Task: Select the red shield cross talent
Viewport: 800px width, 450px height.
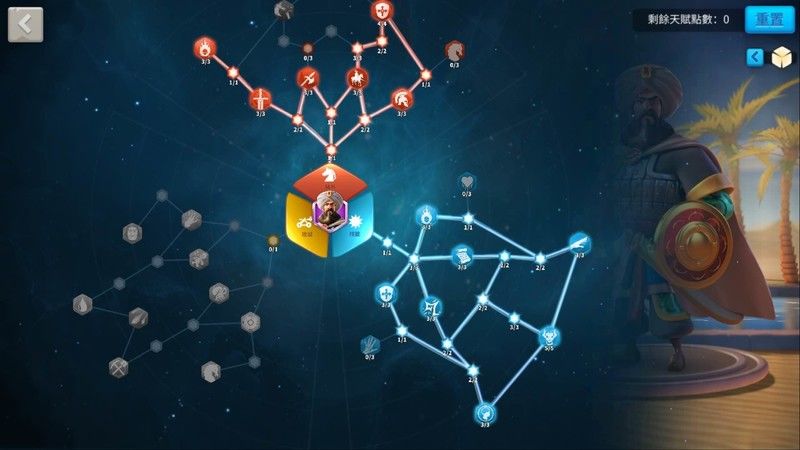Action: (381, 12)
